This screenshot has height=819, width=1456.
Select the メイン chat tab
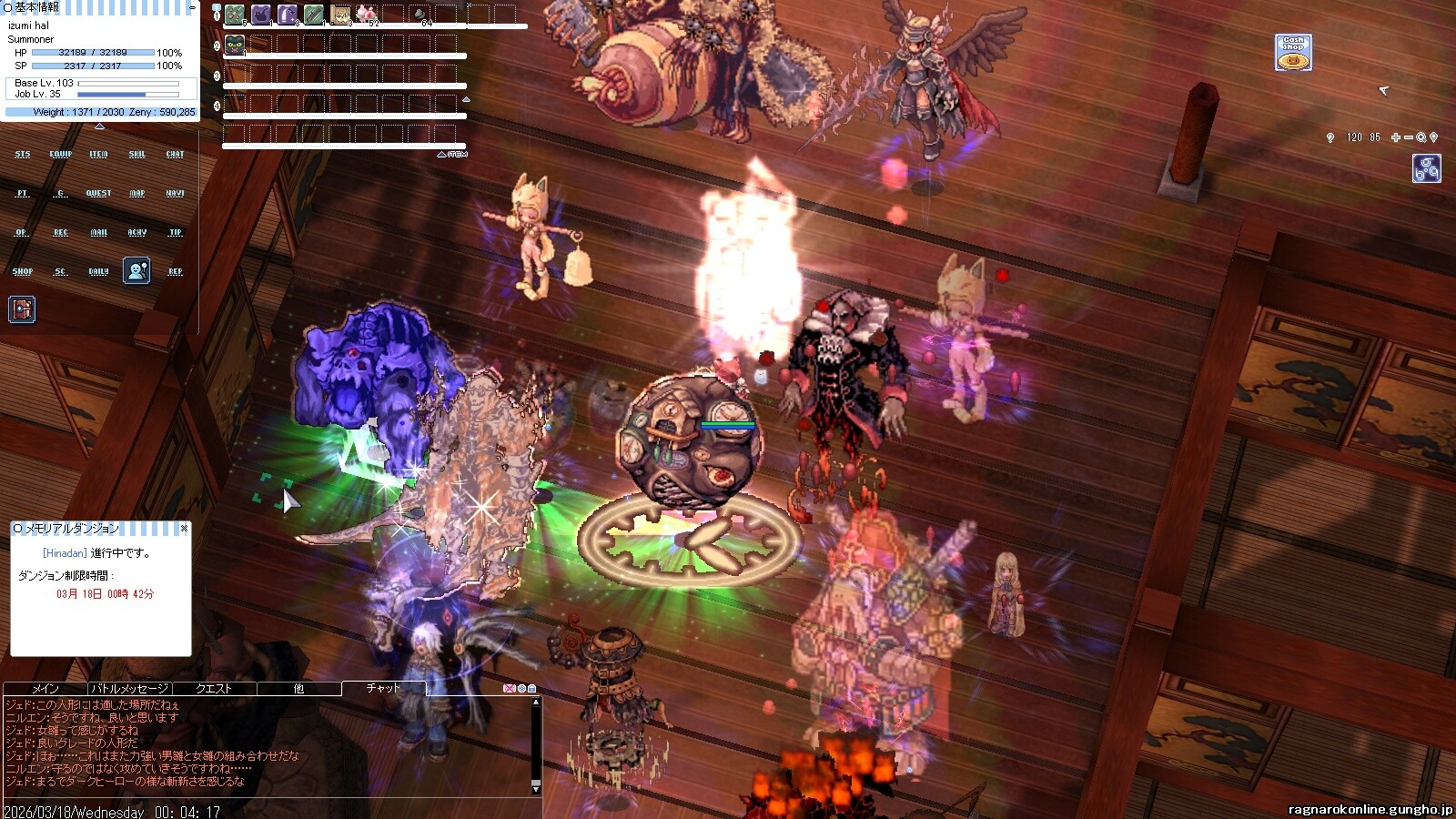point(45,689)
